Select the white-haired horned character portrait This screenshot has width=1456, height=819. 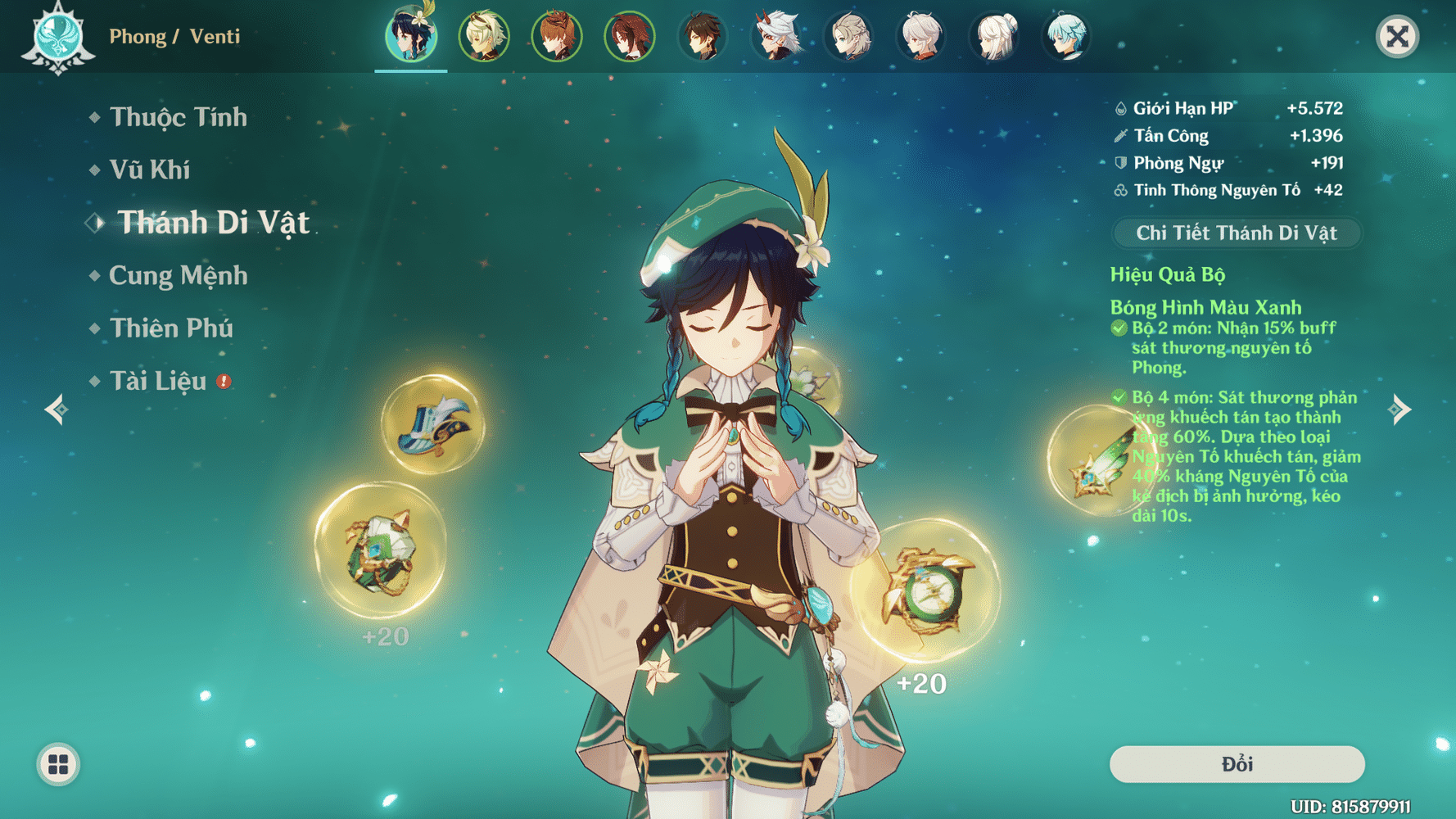775,36
